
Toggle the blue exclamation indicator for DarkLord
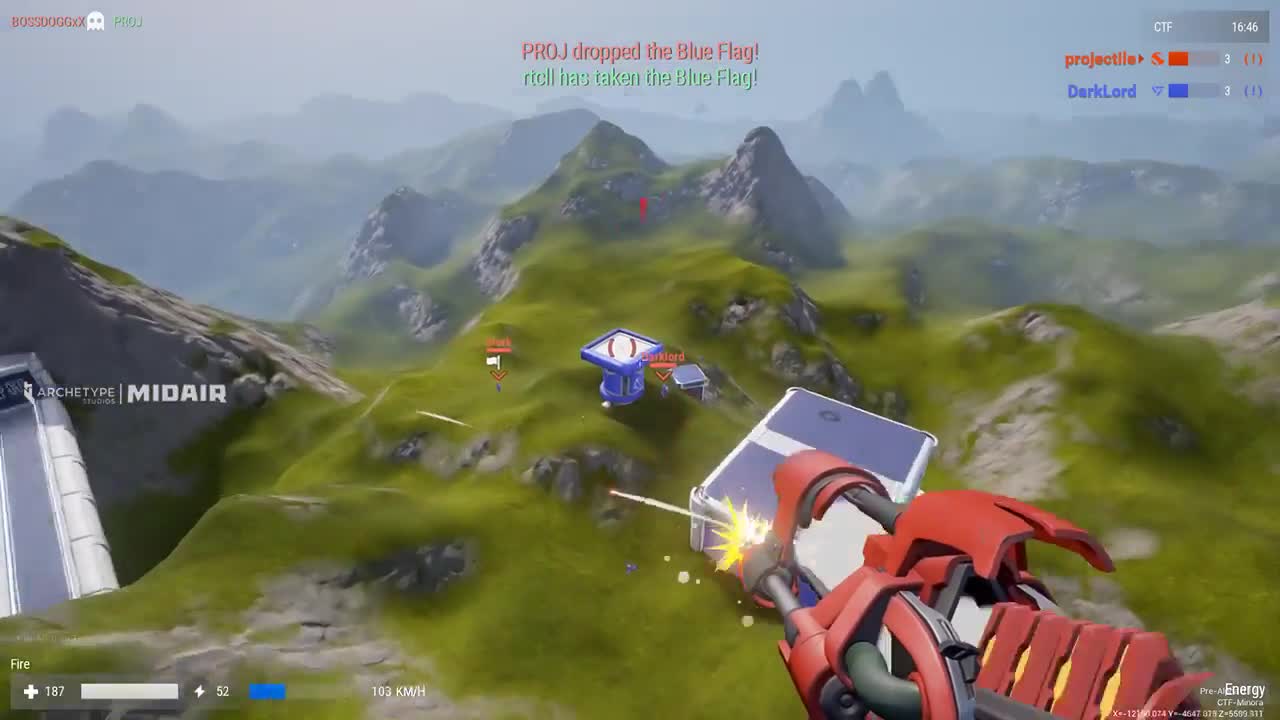(1251, 91)
